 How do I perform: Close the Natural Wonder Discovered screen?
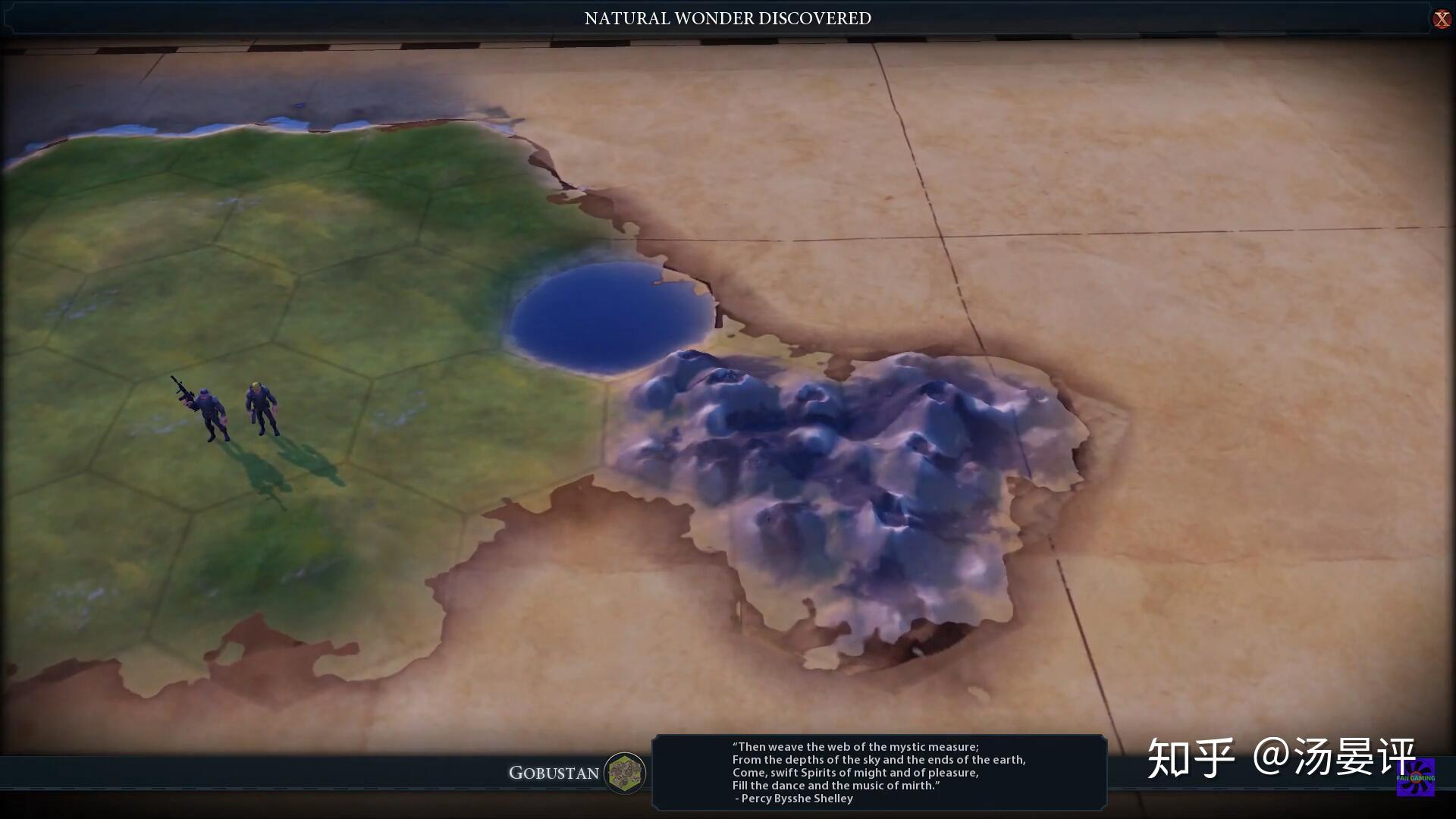click(1441, 19)
